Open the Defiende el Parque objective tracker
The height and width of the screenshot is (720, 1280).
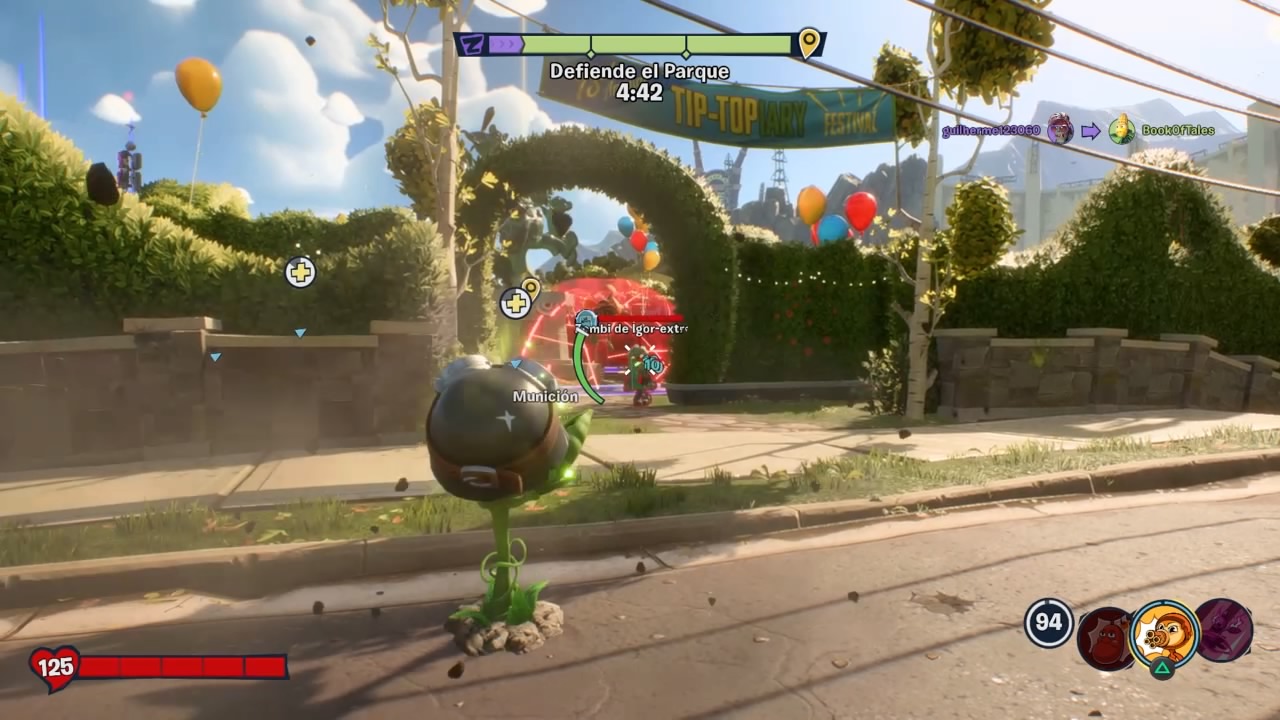639,72
